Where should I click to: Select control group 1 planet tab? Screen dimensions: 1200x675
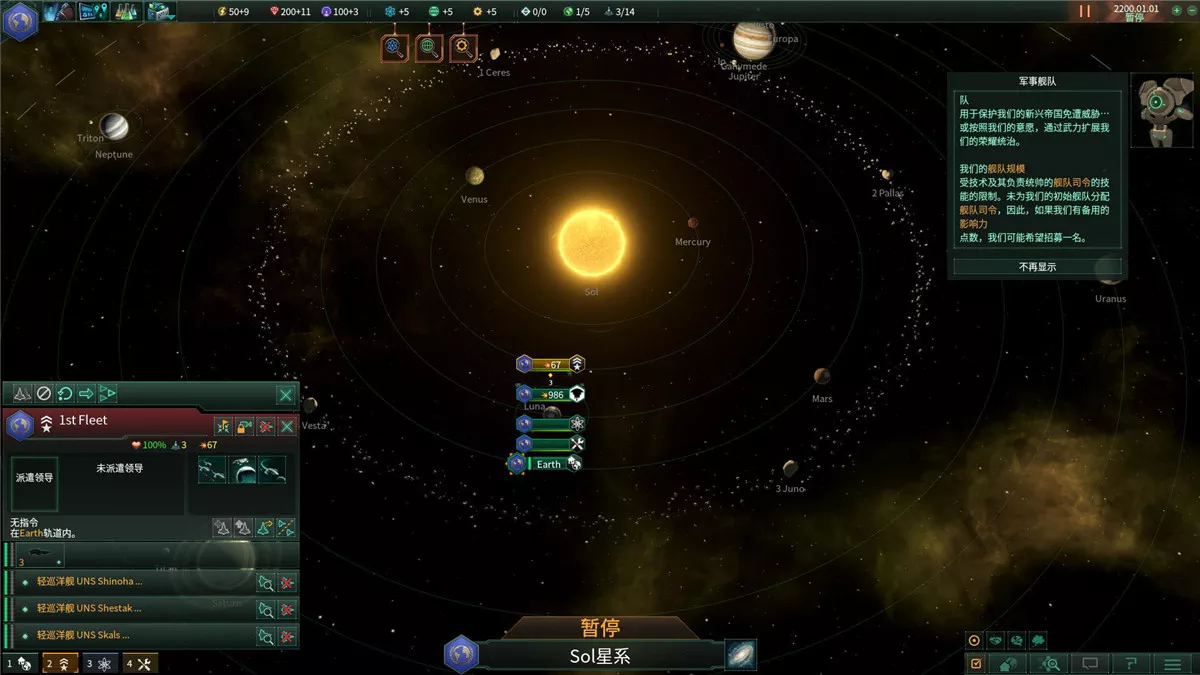(20, 663)
